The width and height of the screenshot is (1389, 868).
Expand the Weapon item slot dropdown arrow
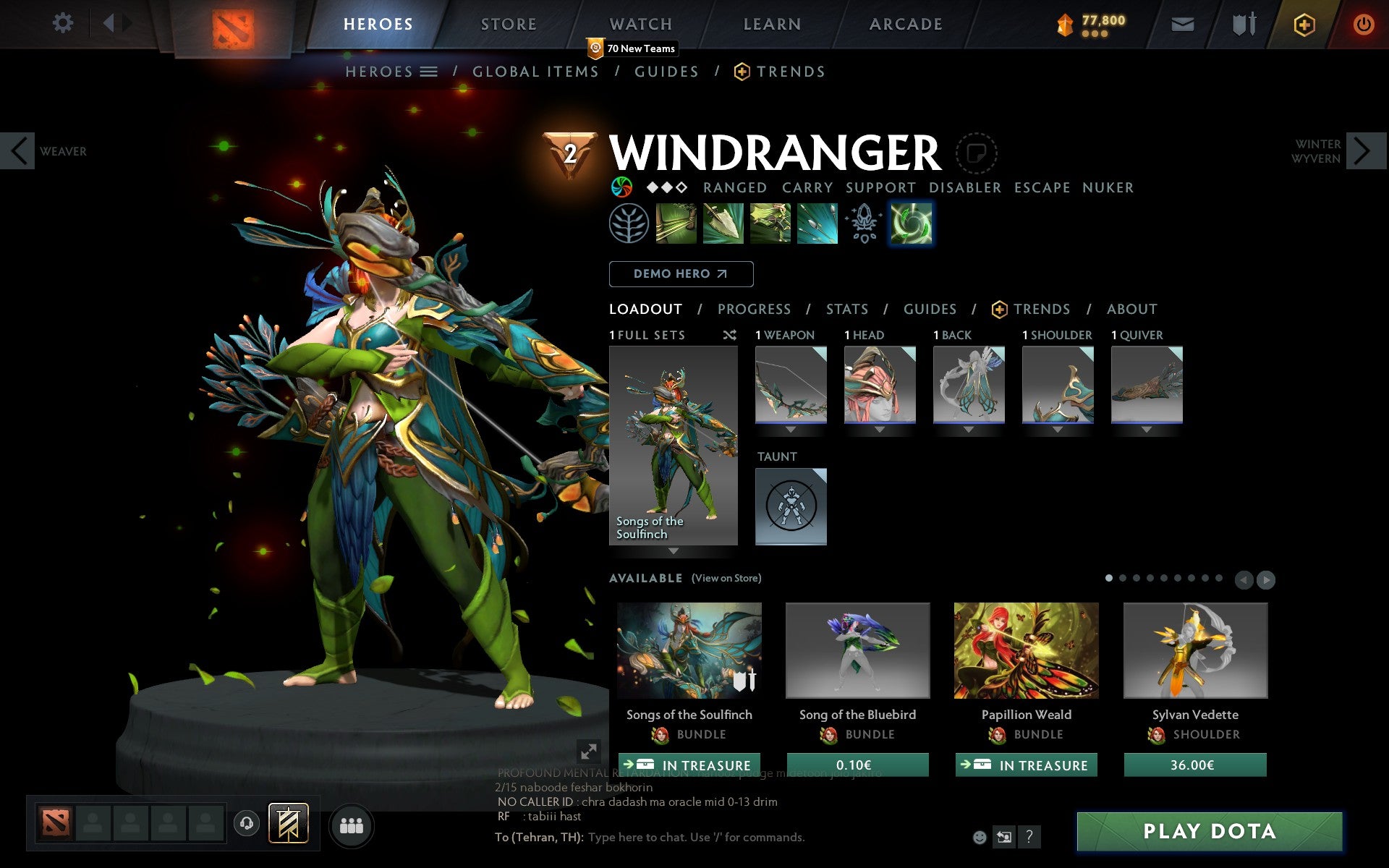coord(791,427)
